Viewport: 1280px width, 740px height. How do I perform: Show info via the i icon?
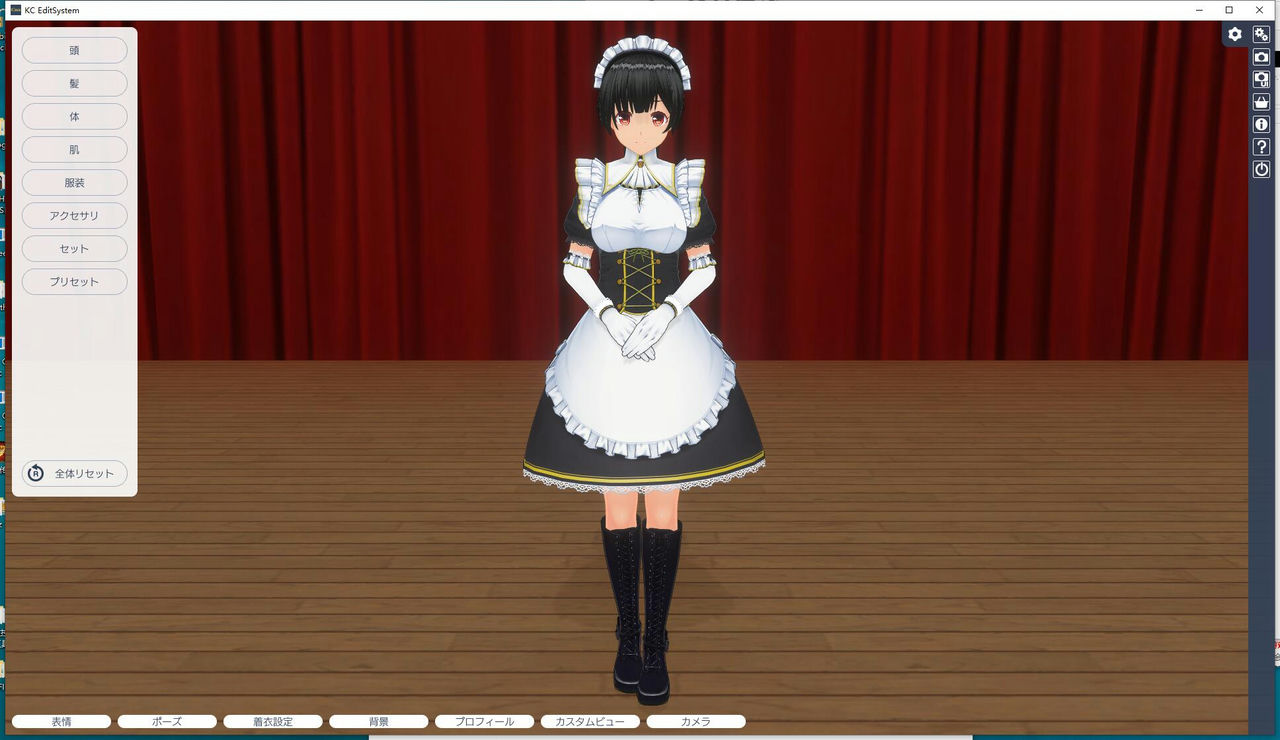(1261, 123)
